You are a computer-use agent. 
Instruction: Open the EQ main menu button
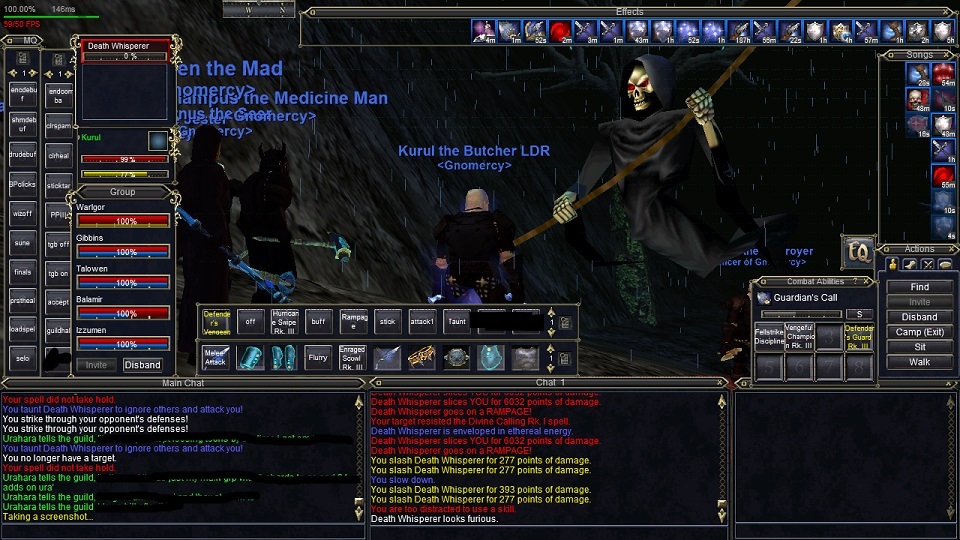[857, 250]
